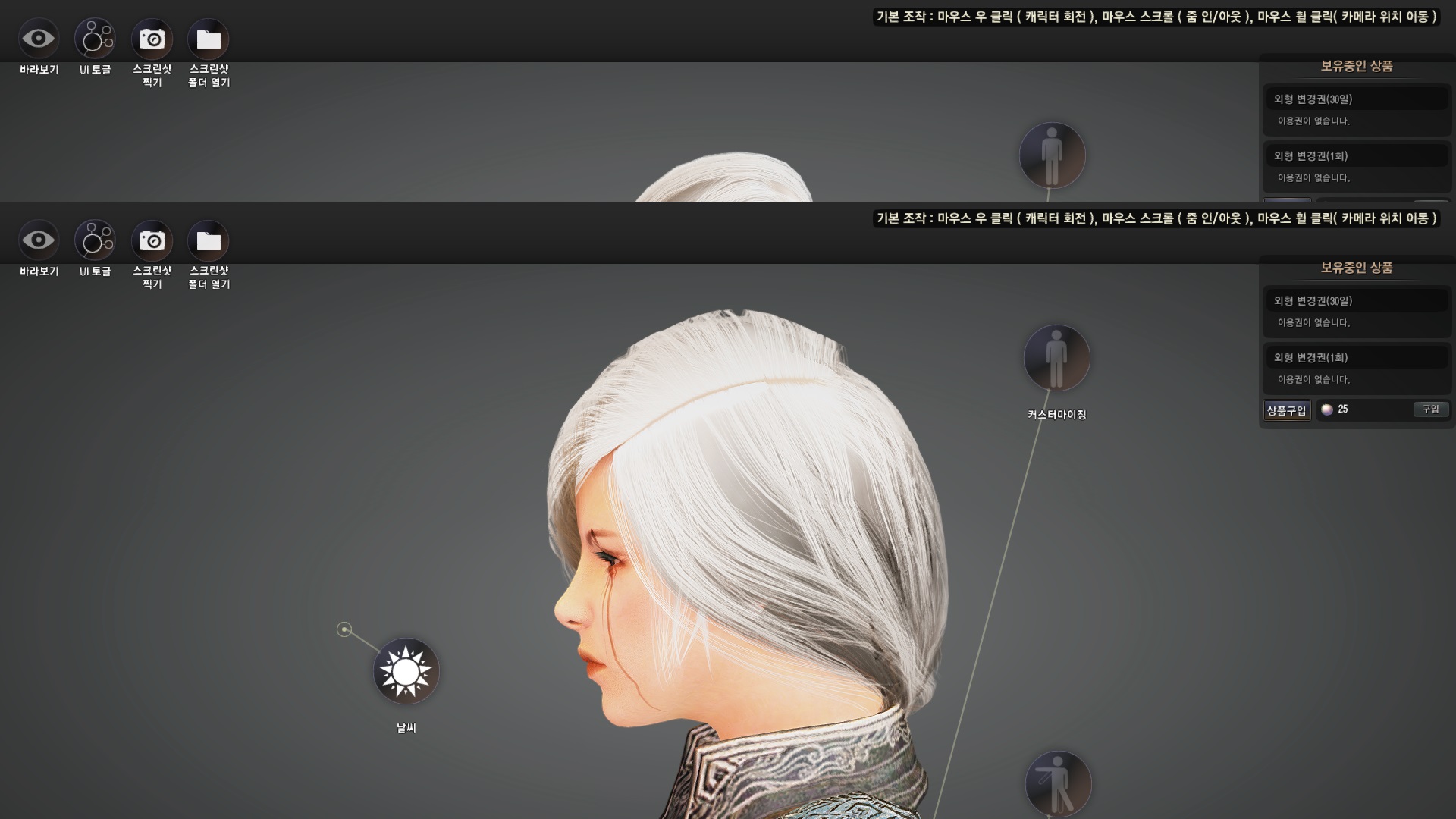Open the 날씨 weather sun icon

pyautogui.click(x=406, y=671)
